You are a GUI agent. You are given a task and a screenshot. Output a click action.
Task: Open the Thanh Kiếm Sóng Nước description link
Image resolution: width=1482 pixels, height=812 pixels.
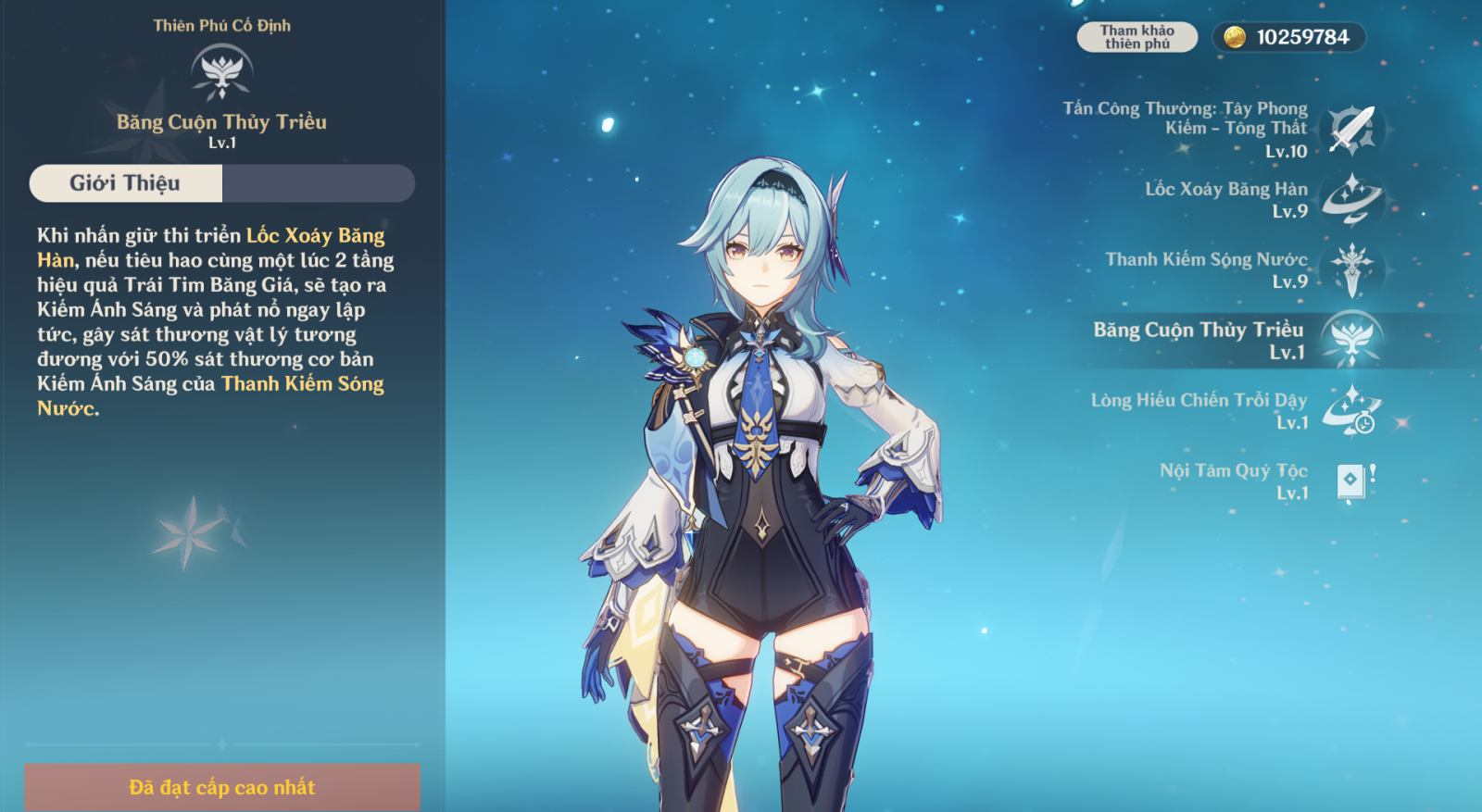pyautogui.click(x=302, y=384)
